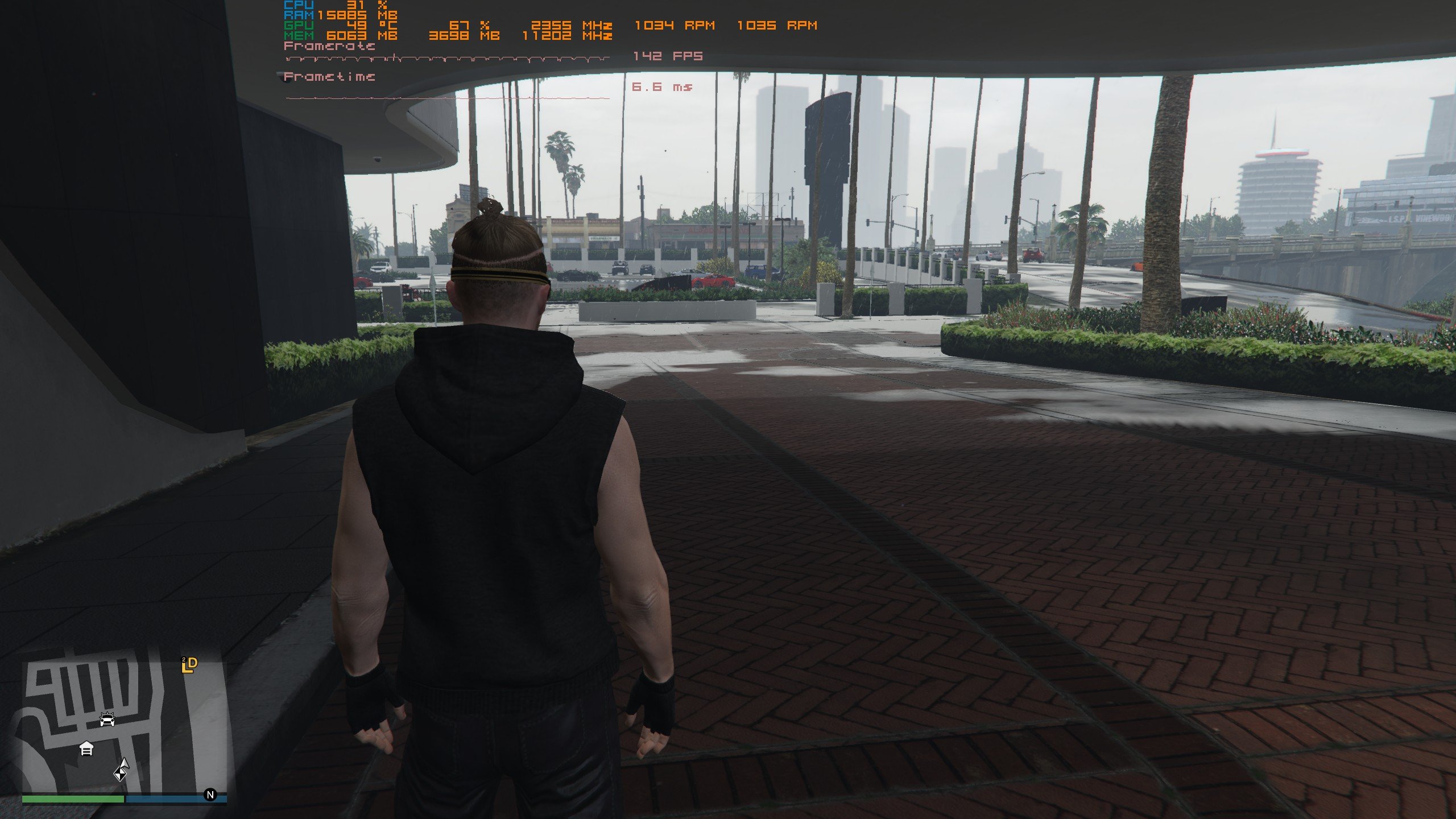Click the black N compass circle on the minimap
The width and height of the screenshot is (1456, 819).
[210, 795]
